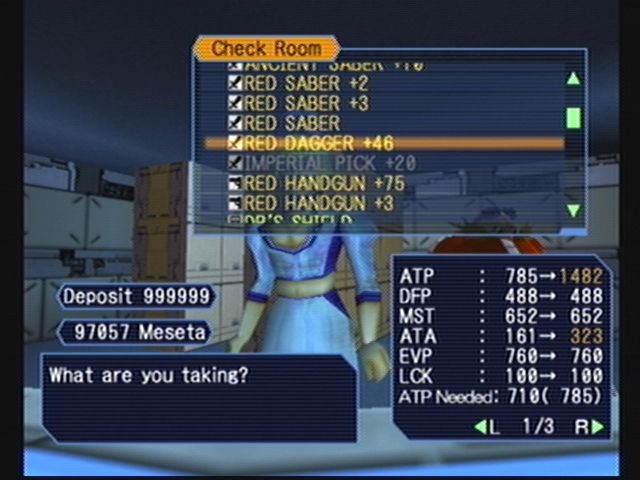Click the green scrollbar thumb in the item list

[573, 118]
